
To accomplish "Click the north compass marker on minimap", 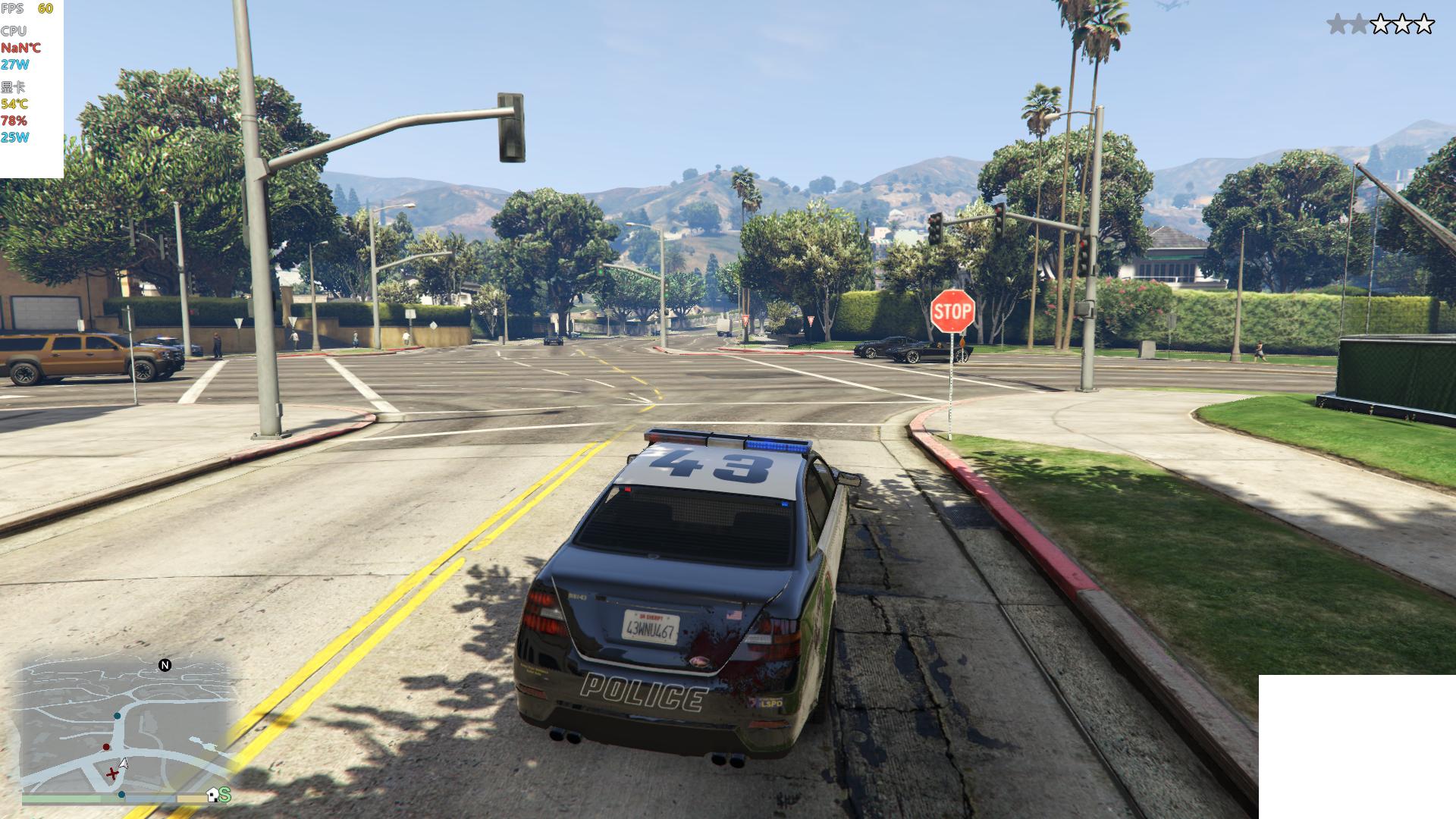I will click(x=165, y=665).
